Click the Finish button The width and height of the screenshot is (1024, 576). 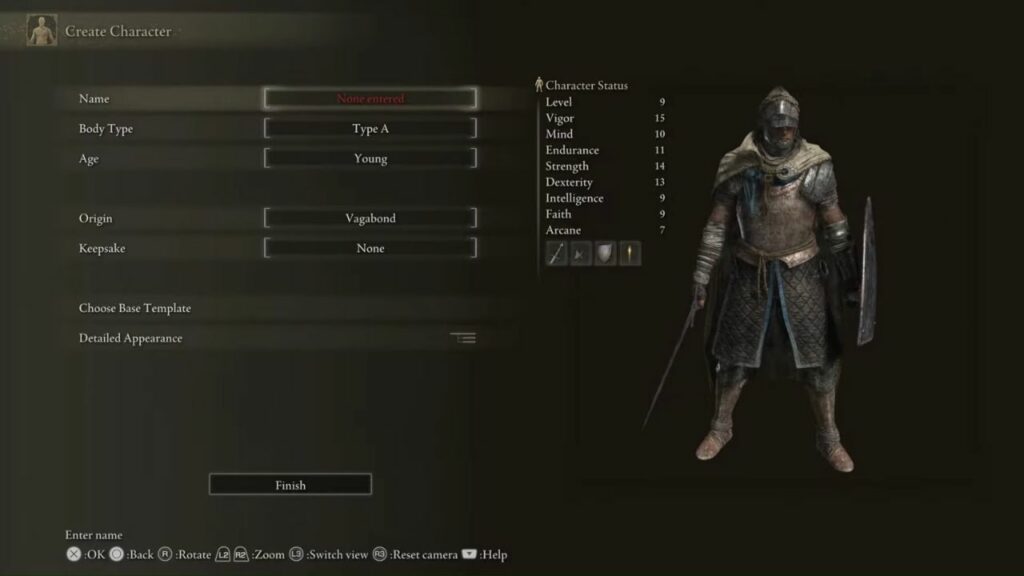(x=290, y=485)
